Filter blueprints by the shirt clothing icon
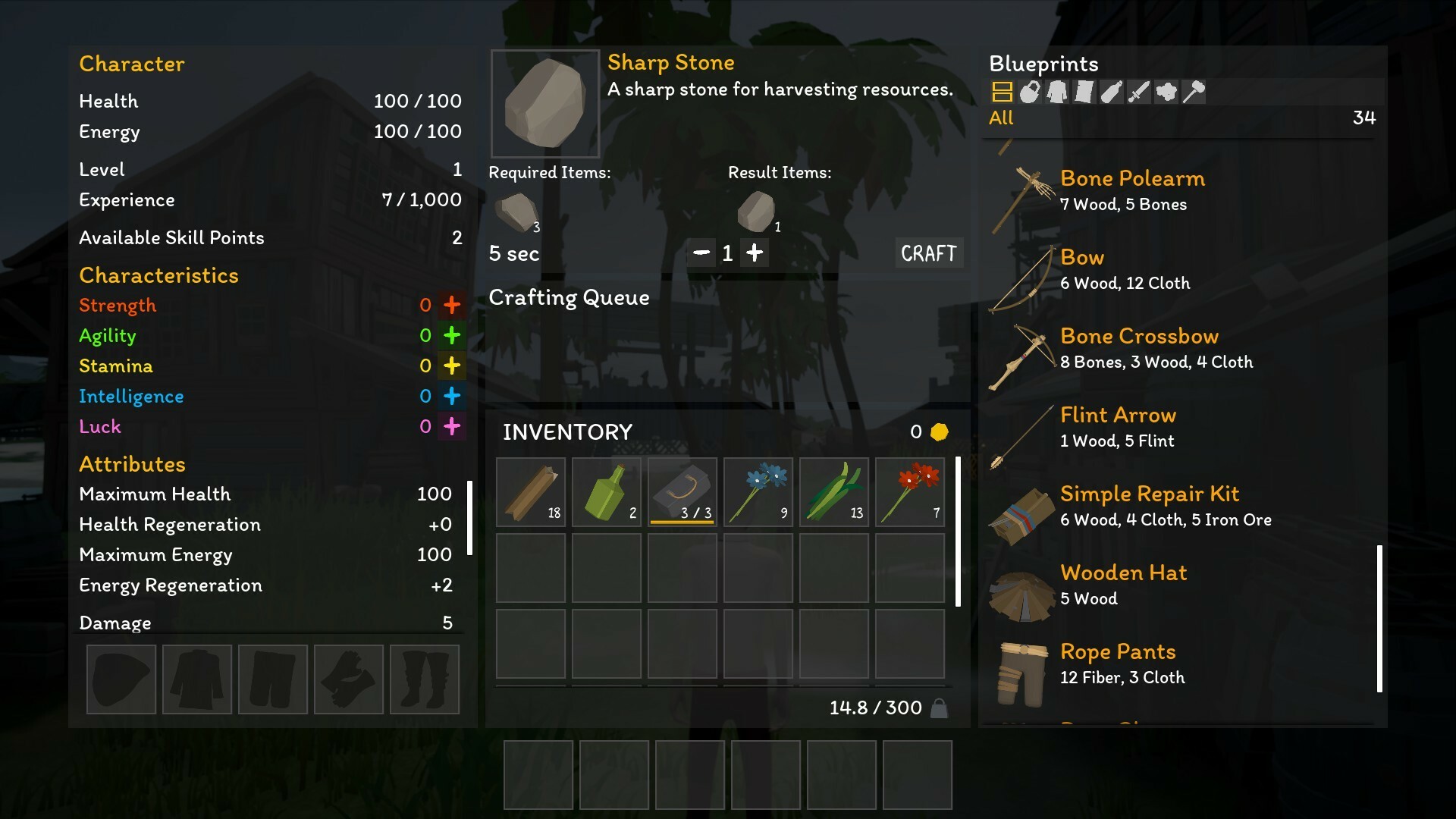1456x819 pixels. [1057, 92]
